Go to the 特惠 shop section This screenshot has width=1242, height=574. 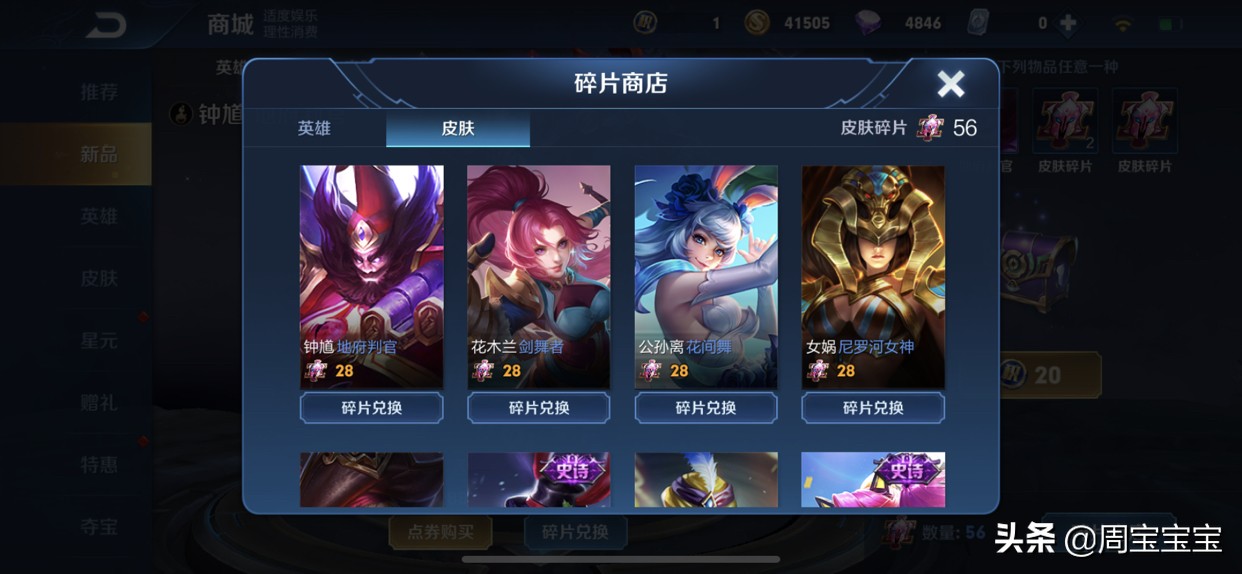(x=99, y=464)
